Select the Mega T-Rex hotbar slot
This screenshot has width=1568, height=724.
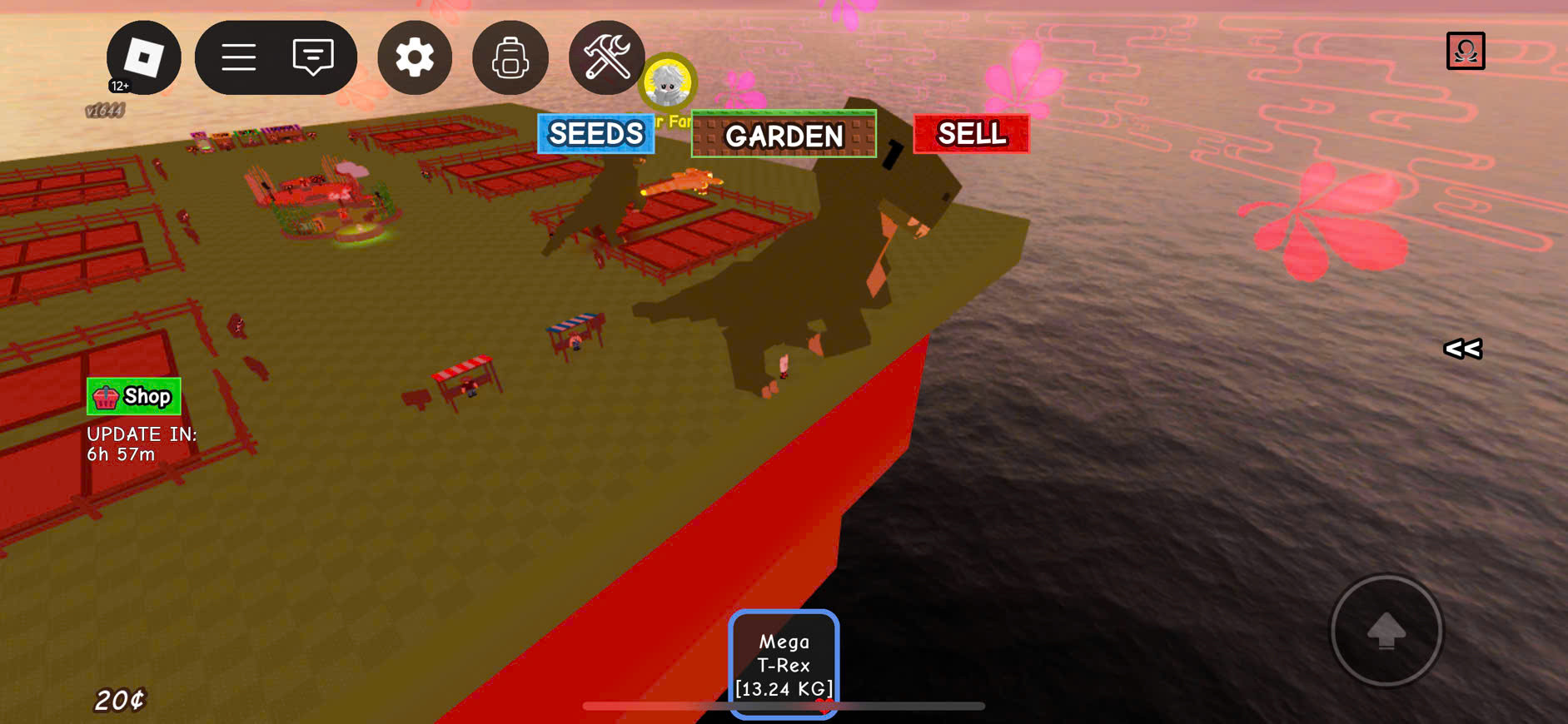[784, 664]
